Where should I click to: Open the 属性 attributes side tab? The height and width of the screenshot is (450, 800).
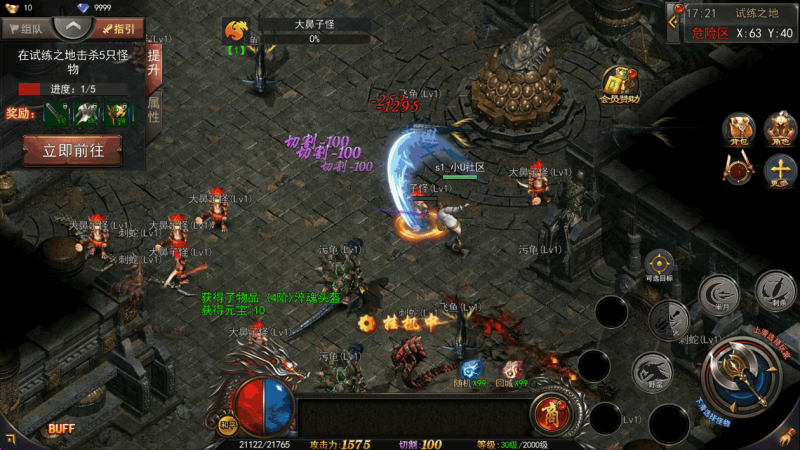tap(154, 109)
